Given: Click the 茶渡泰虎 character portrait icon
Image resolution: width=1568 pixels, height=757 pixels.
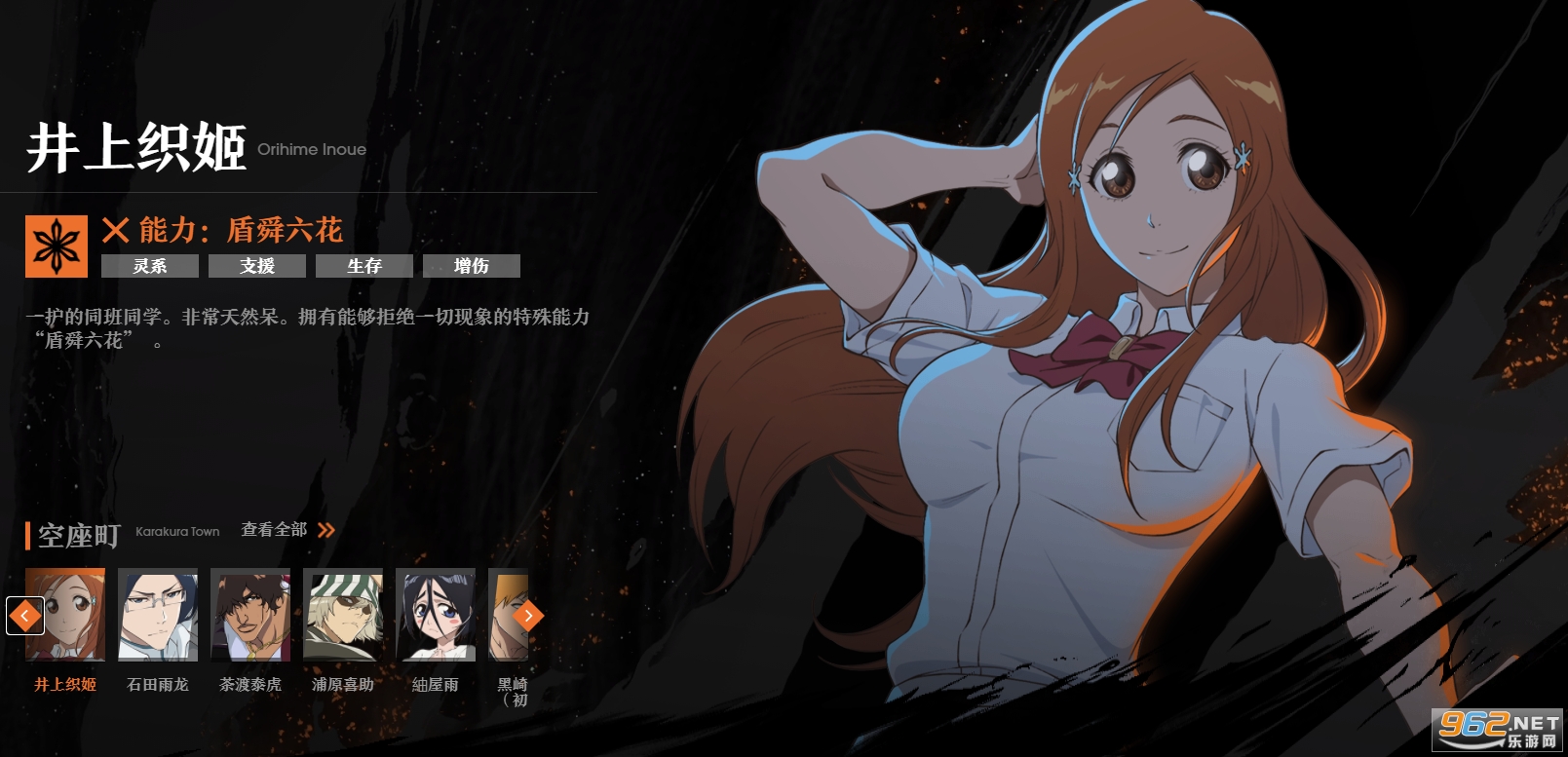Looking at the screenshot, I should pyautogui.click(x=249, y=616).
